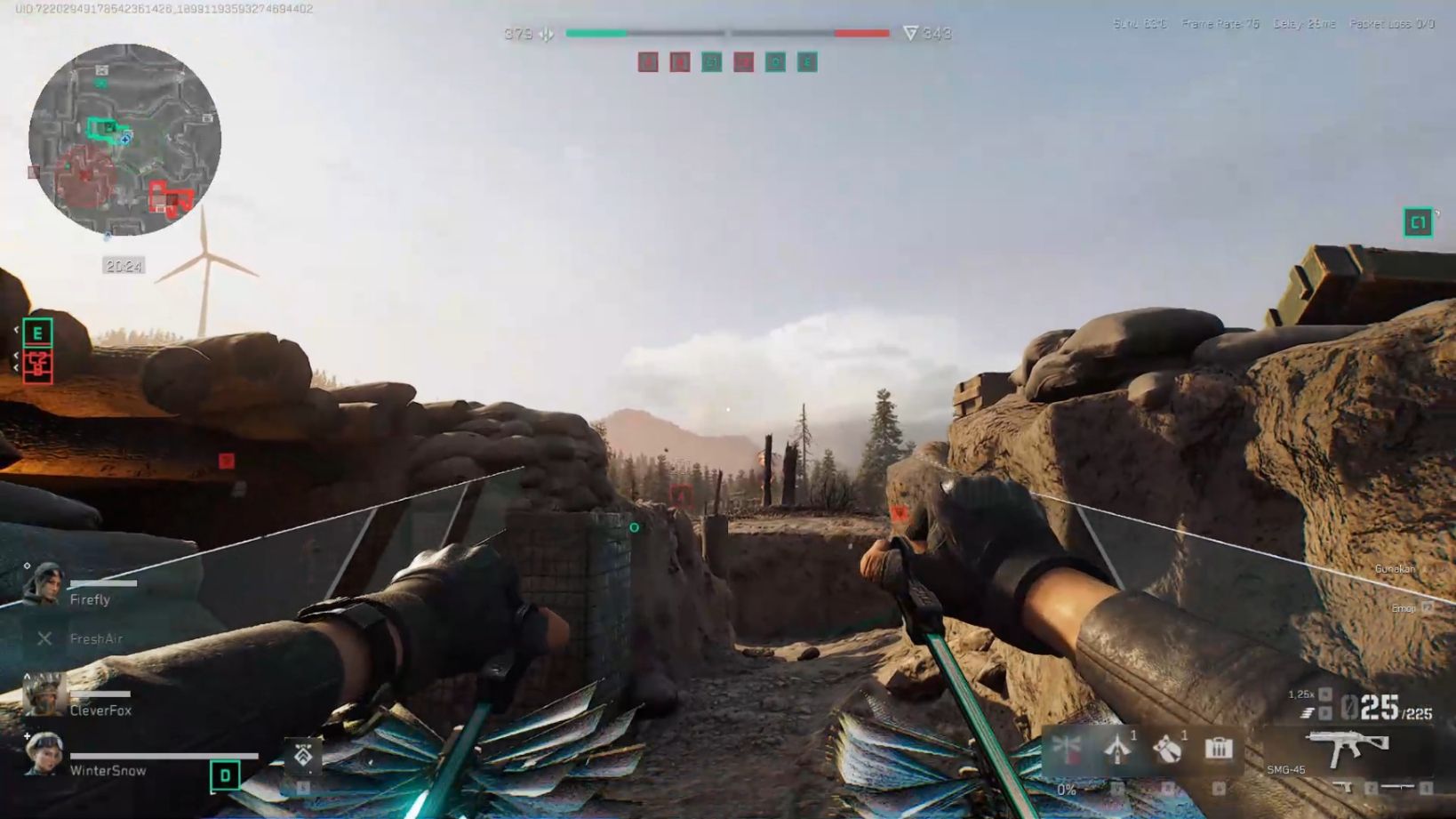
Task: Select the SMG-45 weapon slot
Action: 1347,747
